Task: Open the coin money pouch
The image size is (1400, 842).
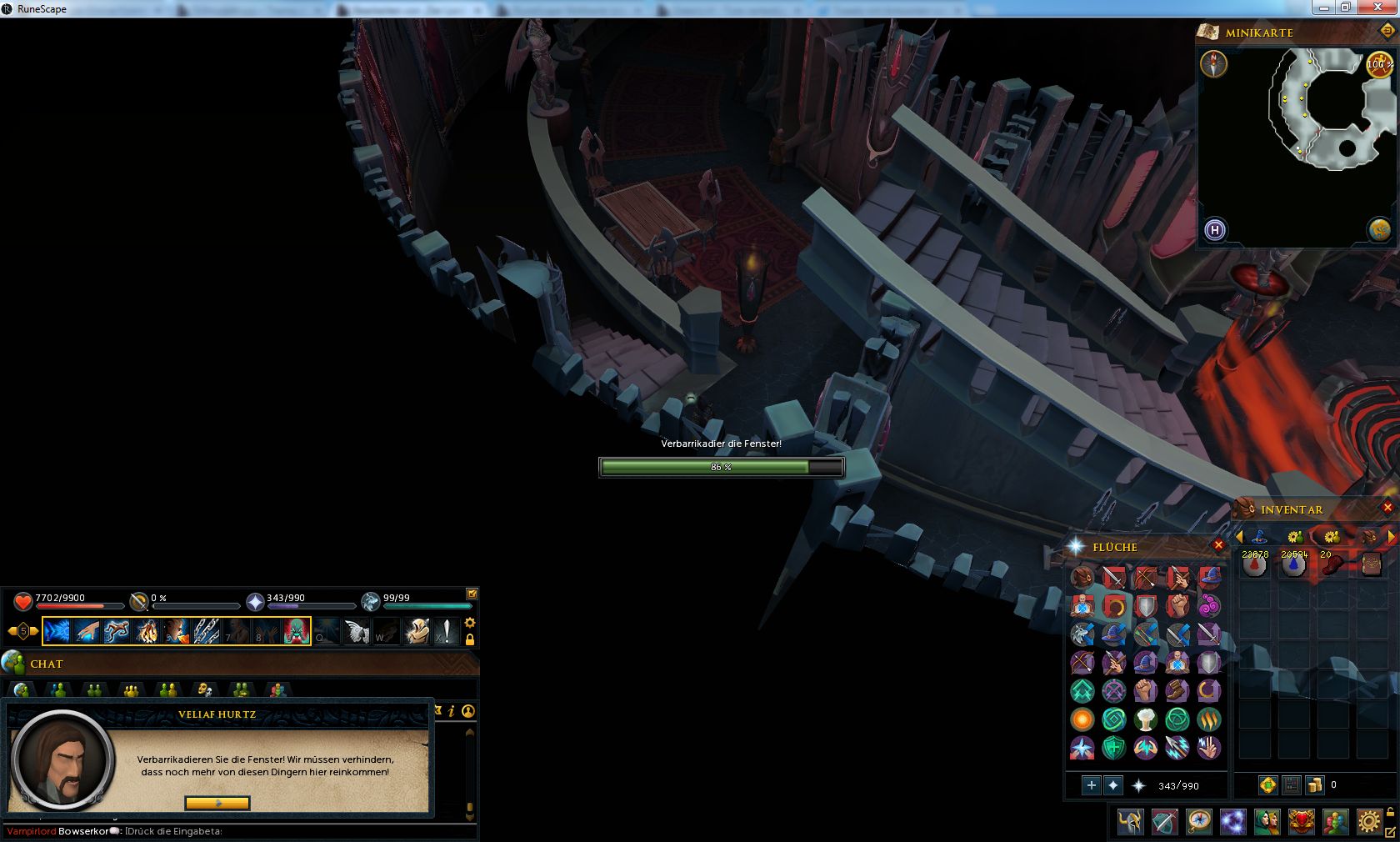Action: point(1314,784)
